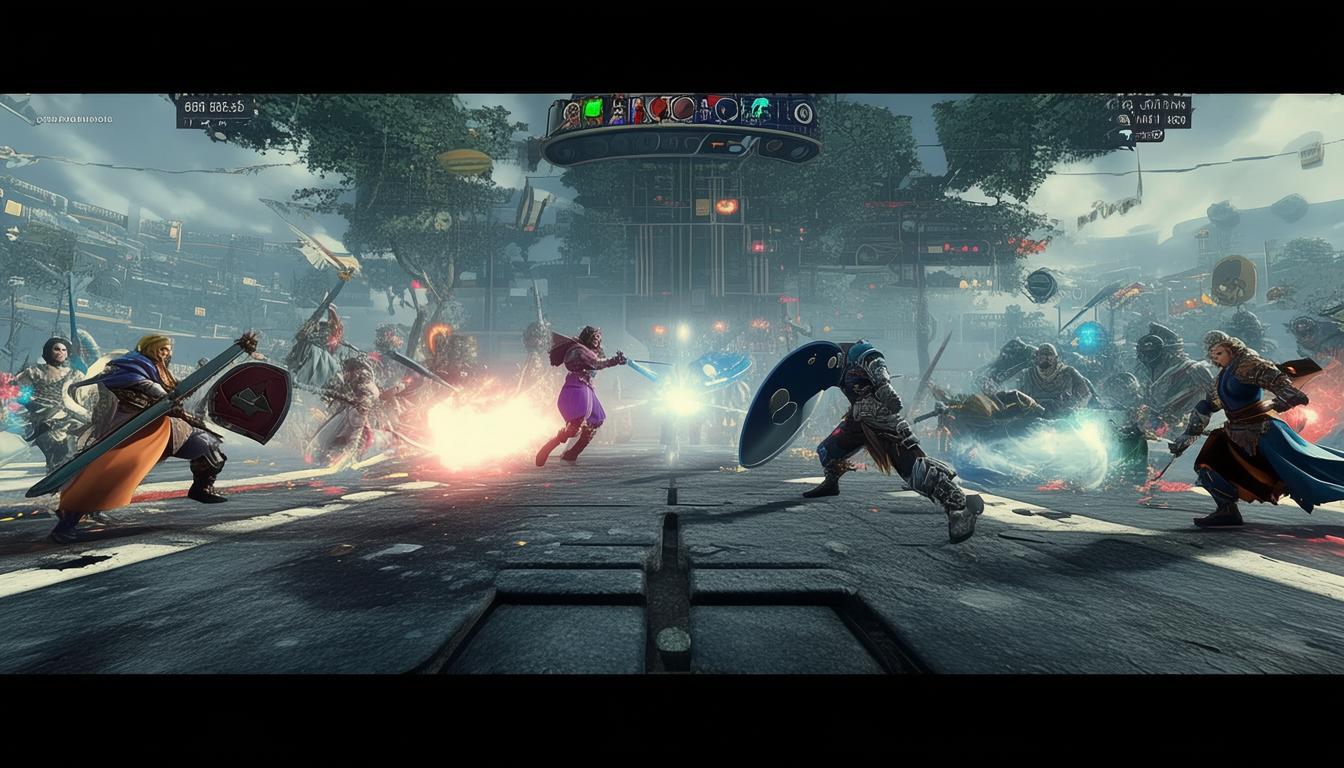Select the bright green square icon
Image resolution: width=1344 pixels, height=768 pixels.
point(593,108)
